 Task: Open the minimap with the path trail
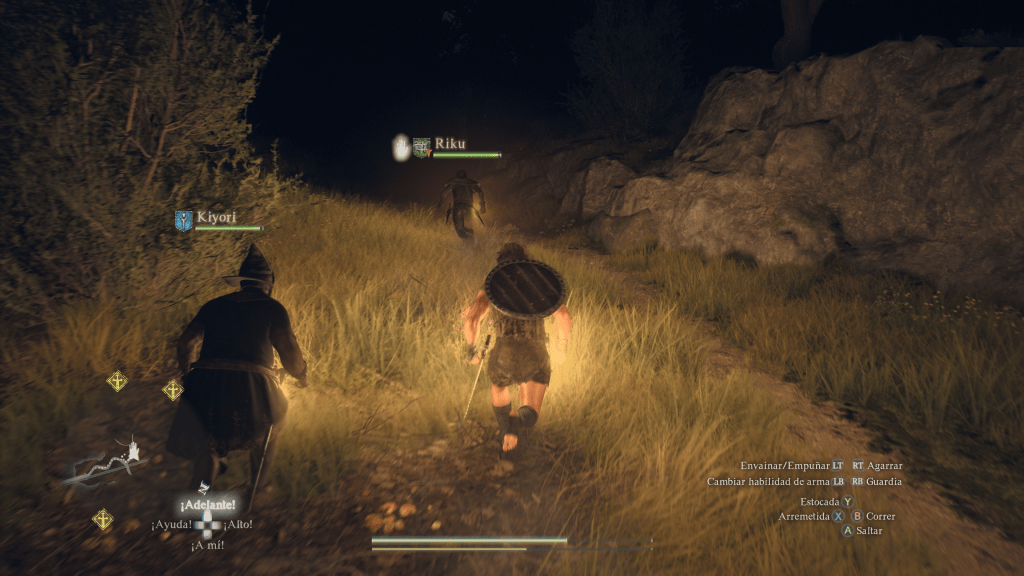pyautogui.click(x=108, y=460)
